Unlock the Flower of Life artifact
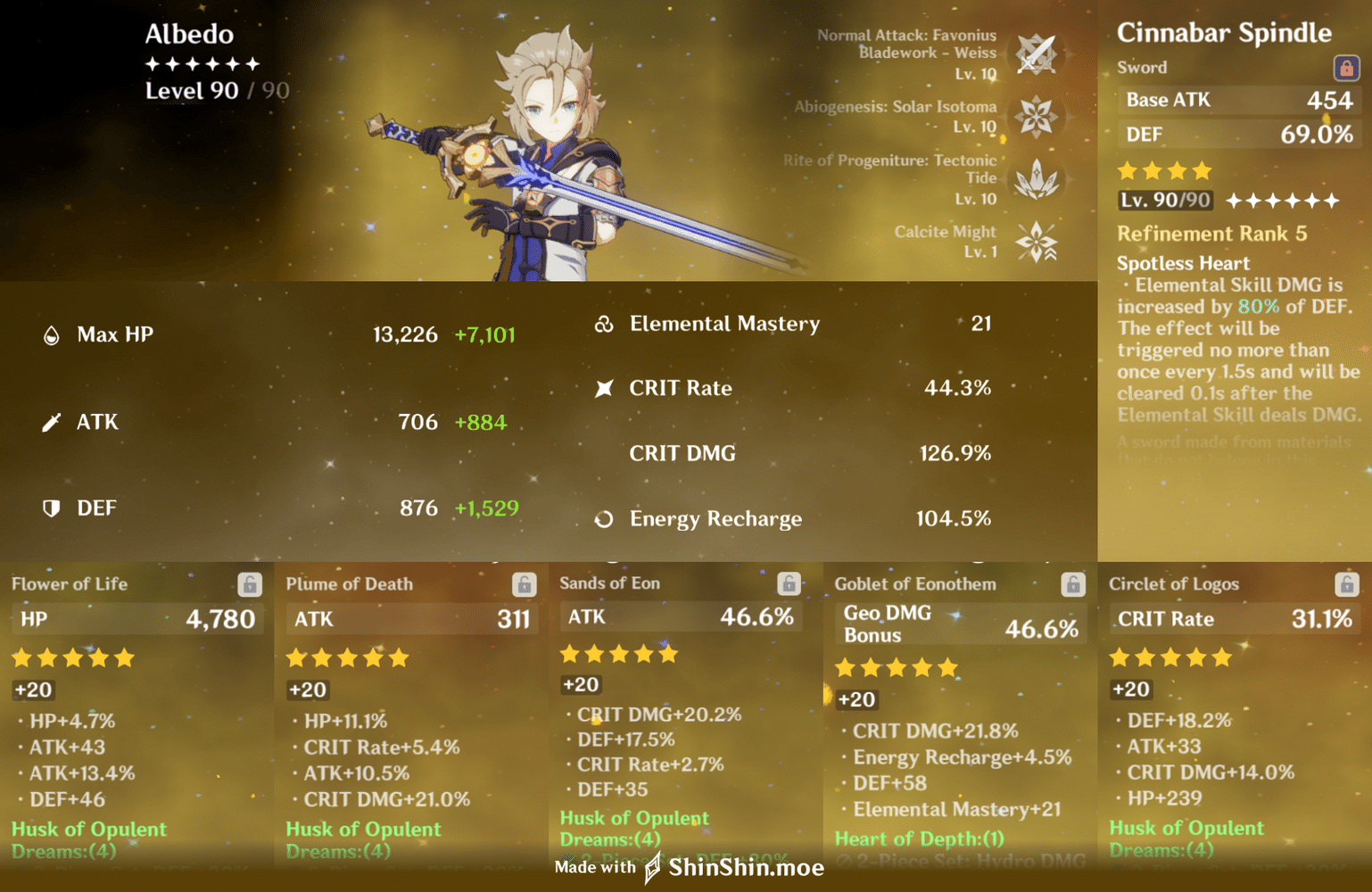The width and height of the screenshot is (1372, 892). [x=251, y=584]
